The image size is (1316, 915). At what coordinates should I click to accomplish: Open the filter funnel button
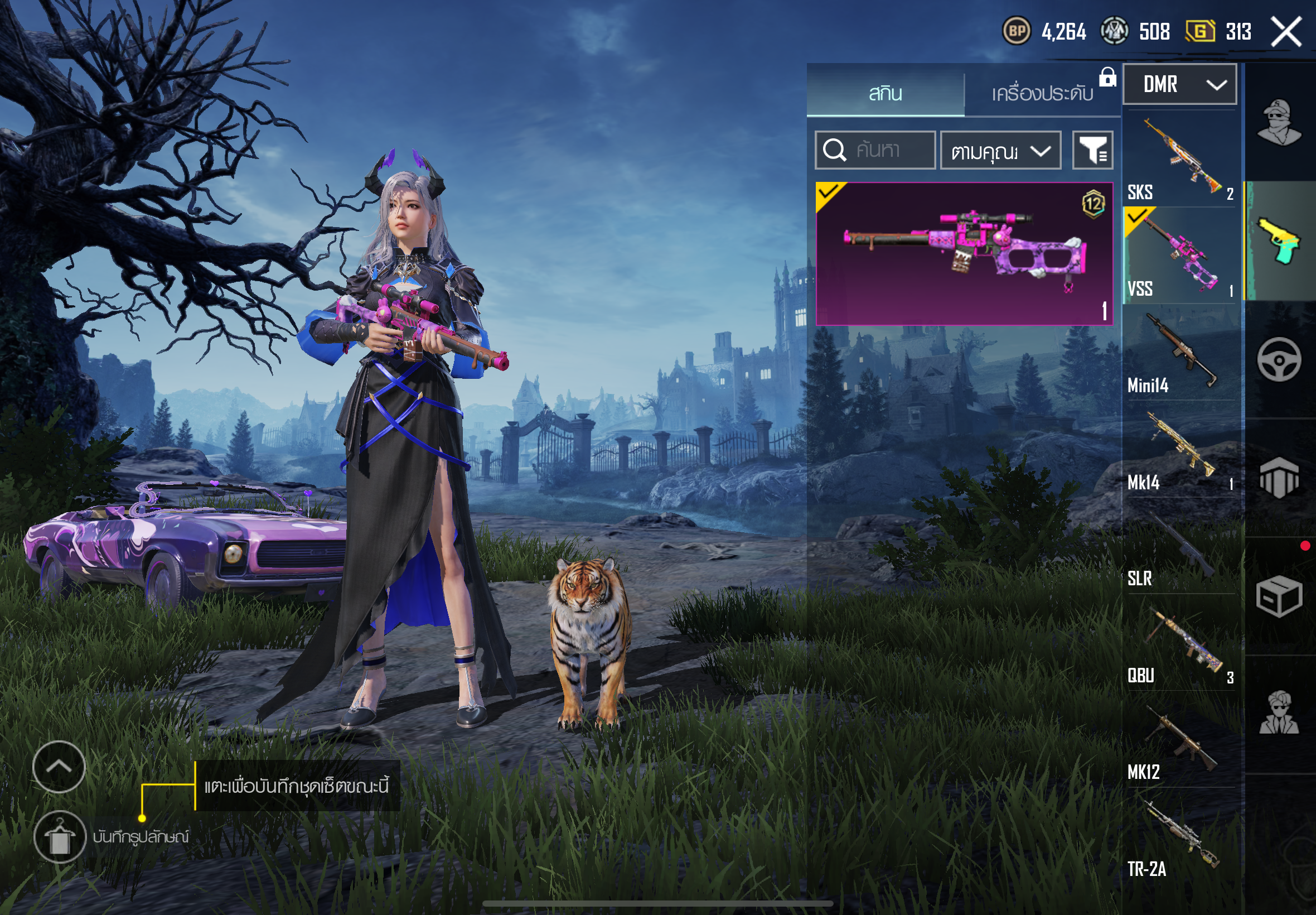tap(1092, 151)
